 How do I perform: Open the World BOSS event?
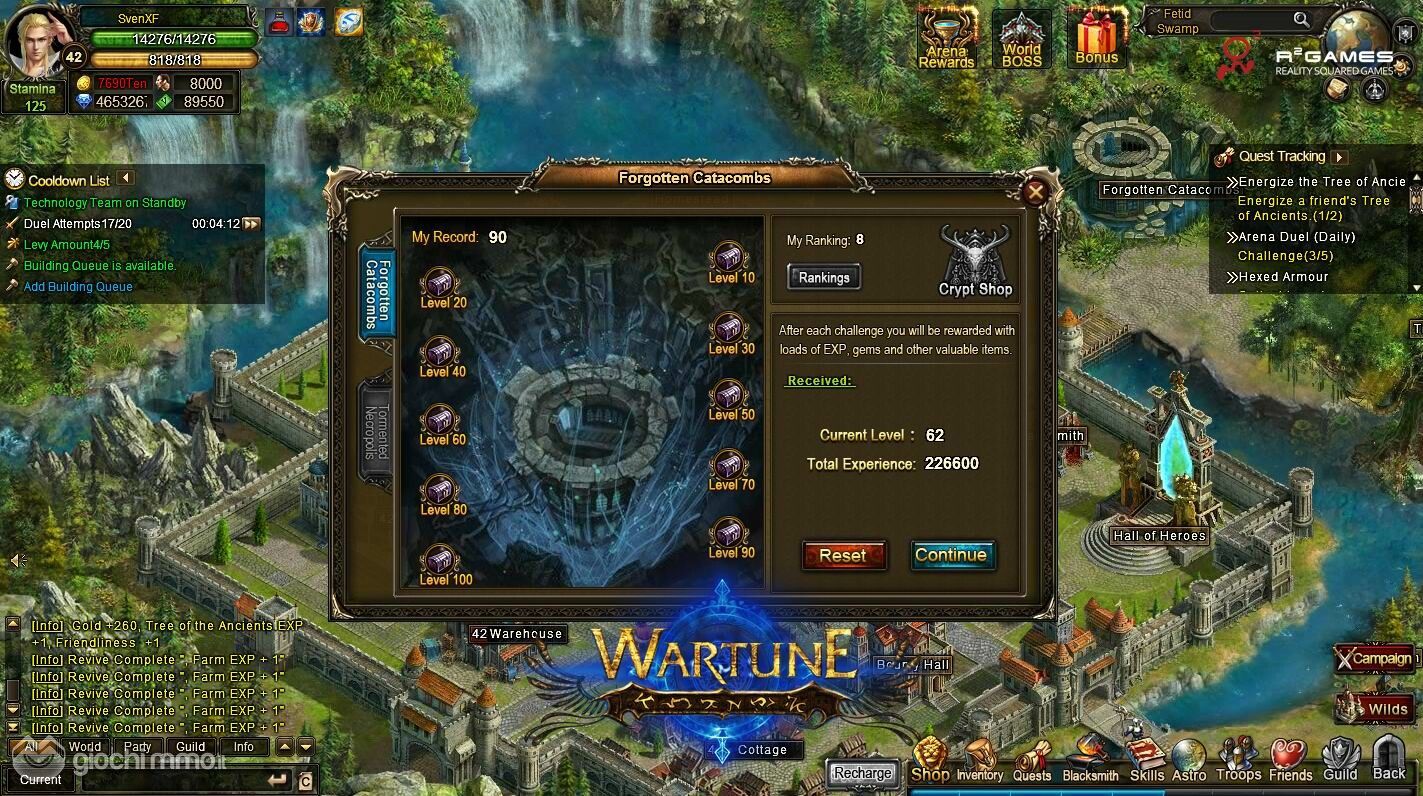tap(1022, 41)
